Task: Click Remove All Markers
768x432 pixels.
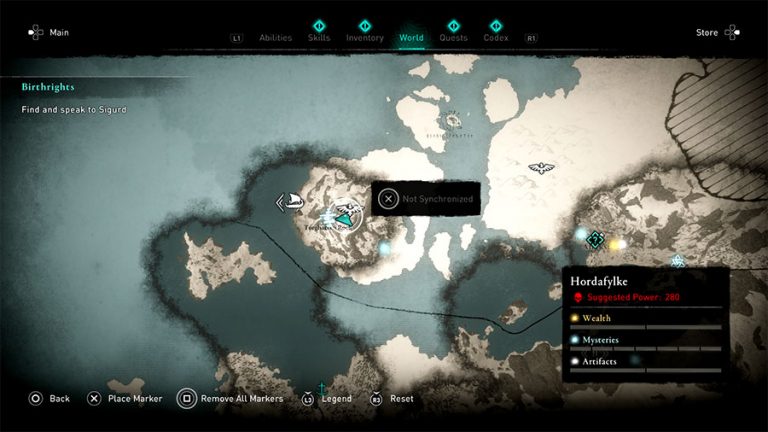Action: [x=230, y=398]
